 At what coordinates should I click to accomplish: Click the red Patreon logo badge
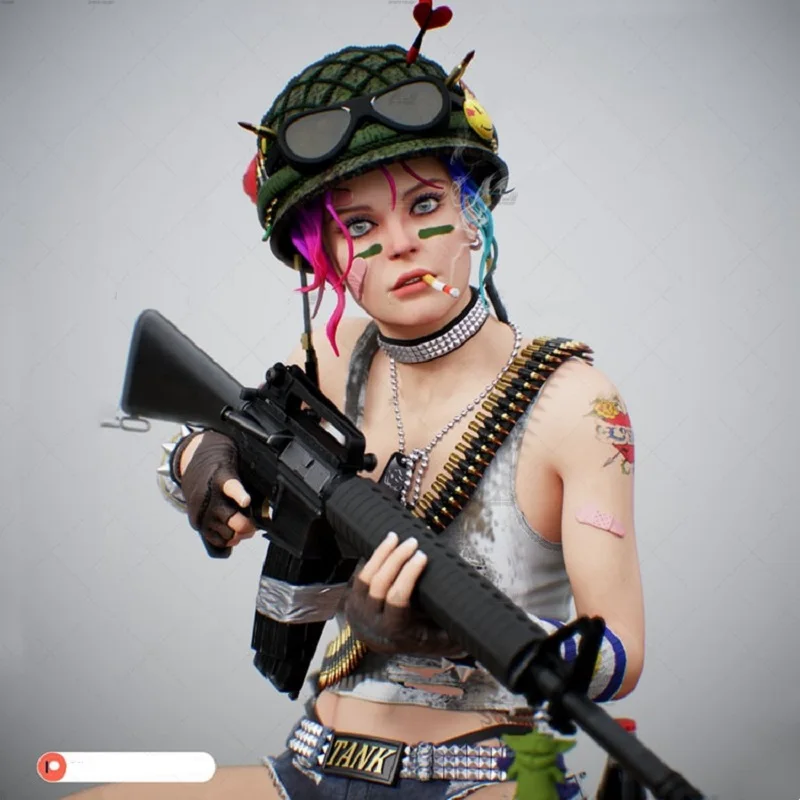pyautogui.click(x=52, y=767)
